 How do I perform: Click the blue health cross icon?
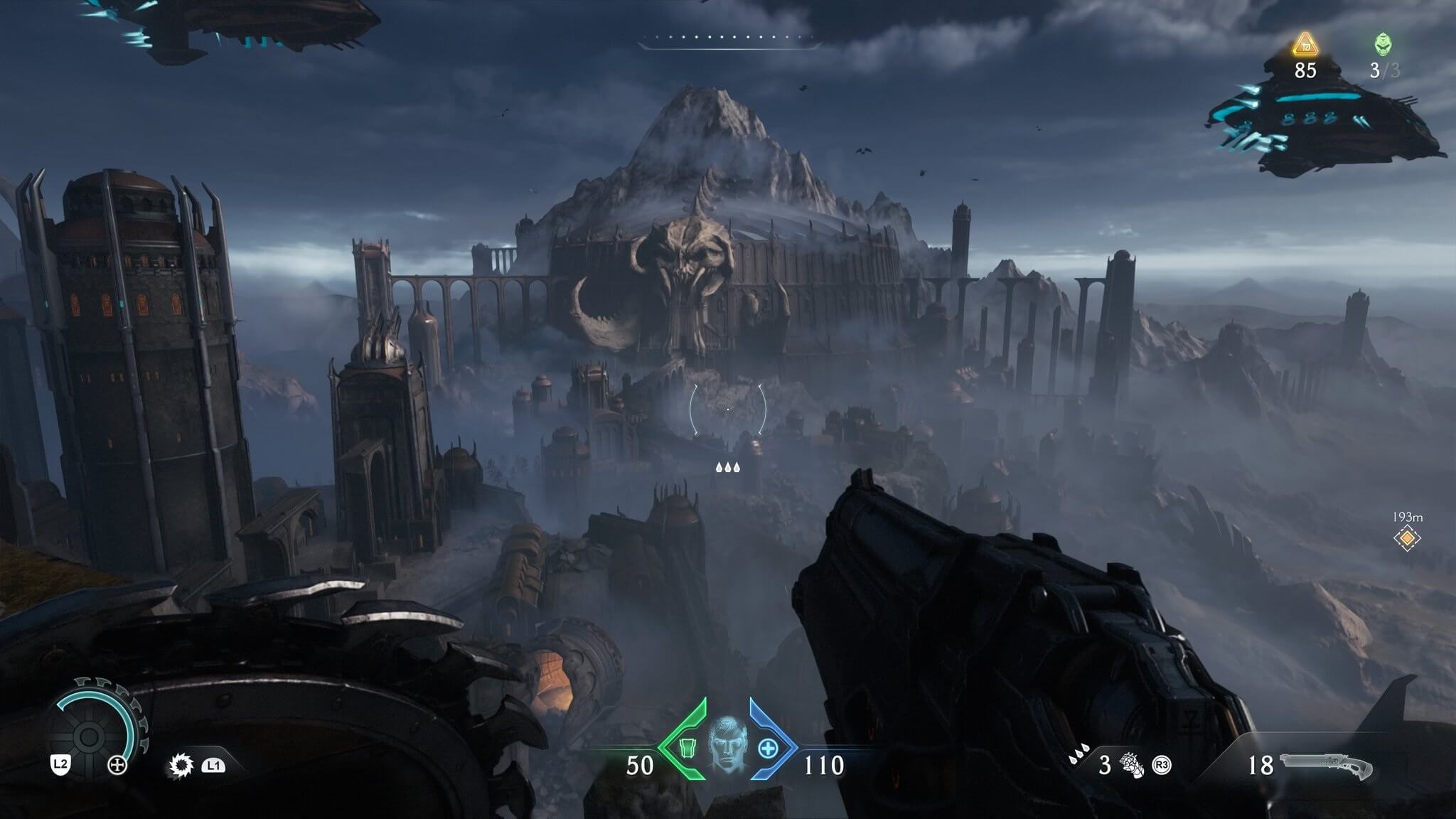(x=769, y=749)
